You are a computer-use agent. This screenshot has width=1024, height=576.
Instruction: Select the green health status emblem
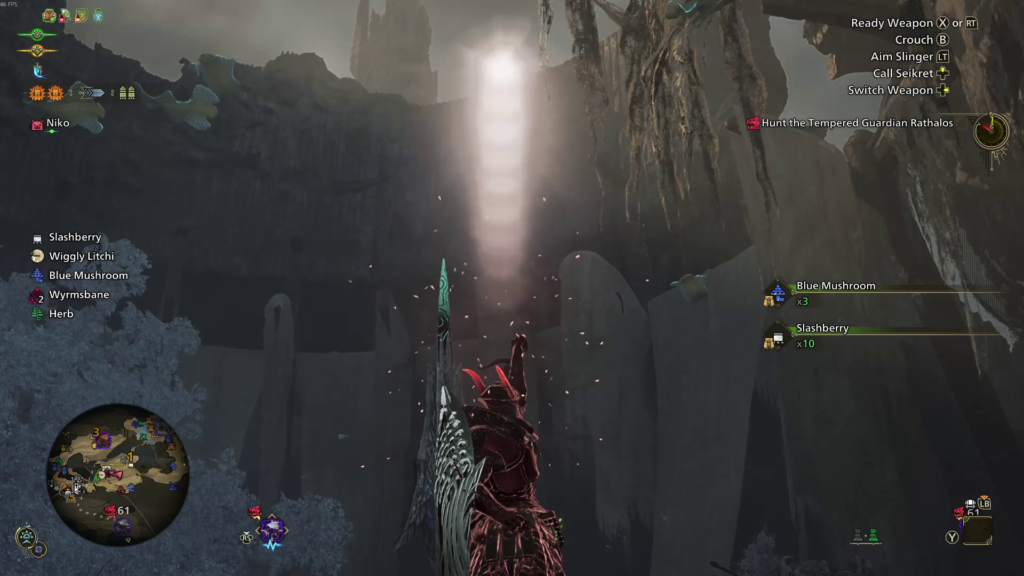[37, 34]
